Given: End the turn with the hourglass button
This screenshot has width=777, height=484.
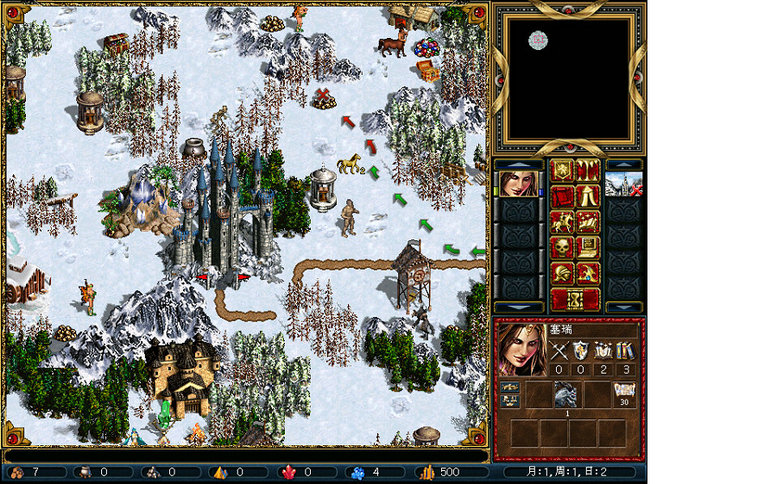Looking at the screenshot, I should point(575,299).
